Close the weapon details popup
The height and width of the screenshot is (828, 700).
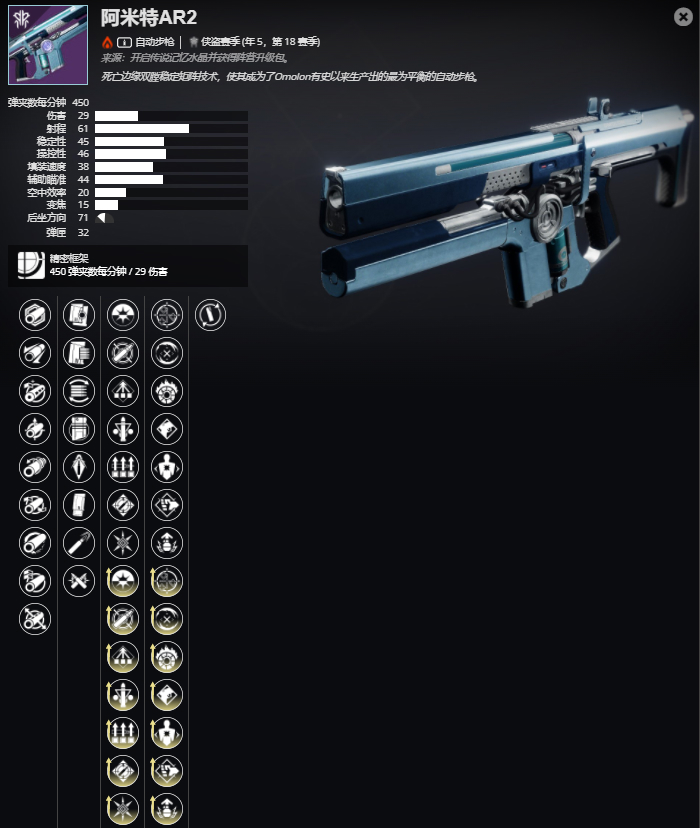click(682, 17)
